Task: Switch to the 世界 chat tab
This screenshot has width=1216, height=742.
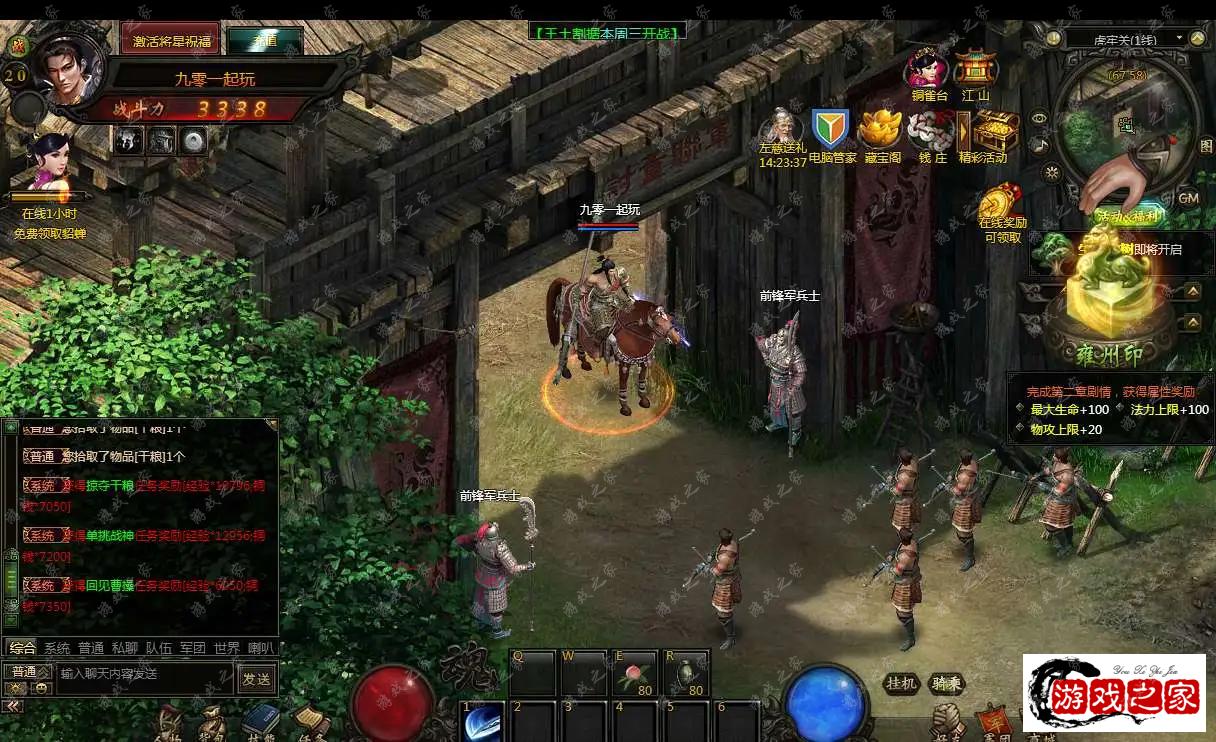Action: pos(227,648)
